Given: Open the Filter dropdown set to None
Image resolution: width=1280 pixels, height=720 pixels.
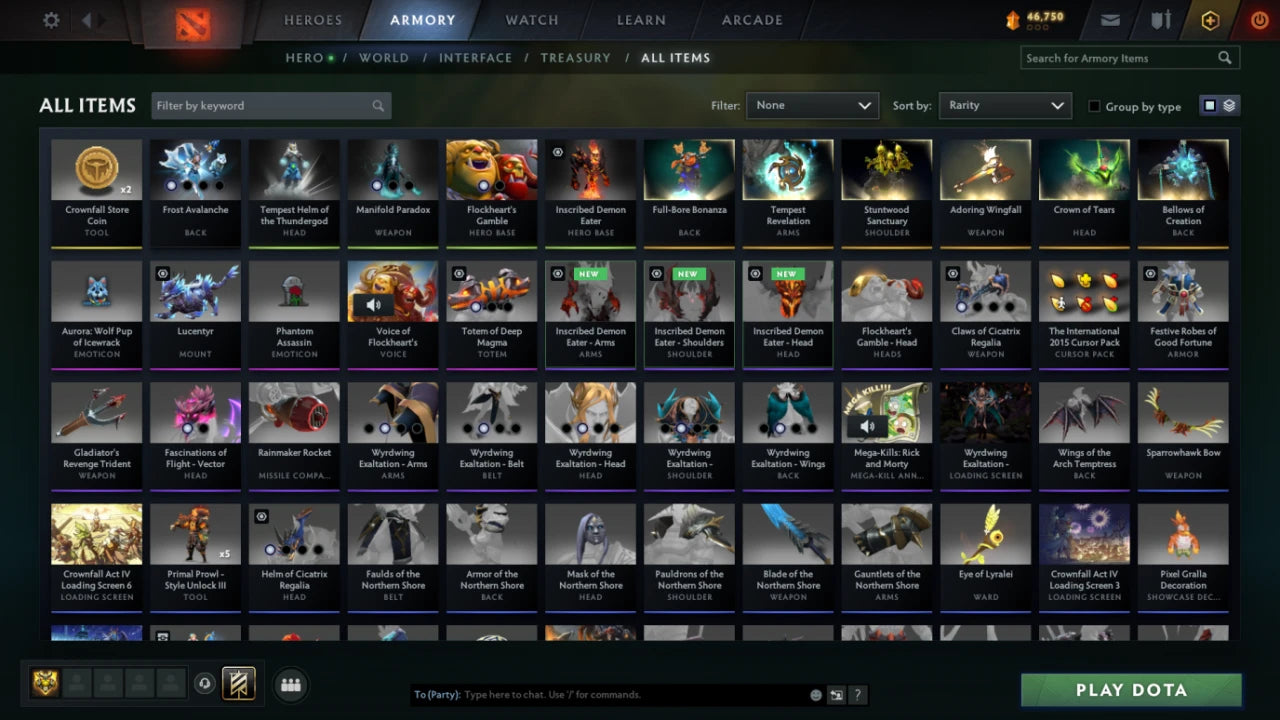Looking at the screenshot, I should tap(812, 105).
